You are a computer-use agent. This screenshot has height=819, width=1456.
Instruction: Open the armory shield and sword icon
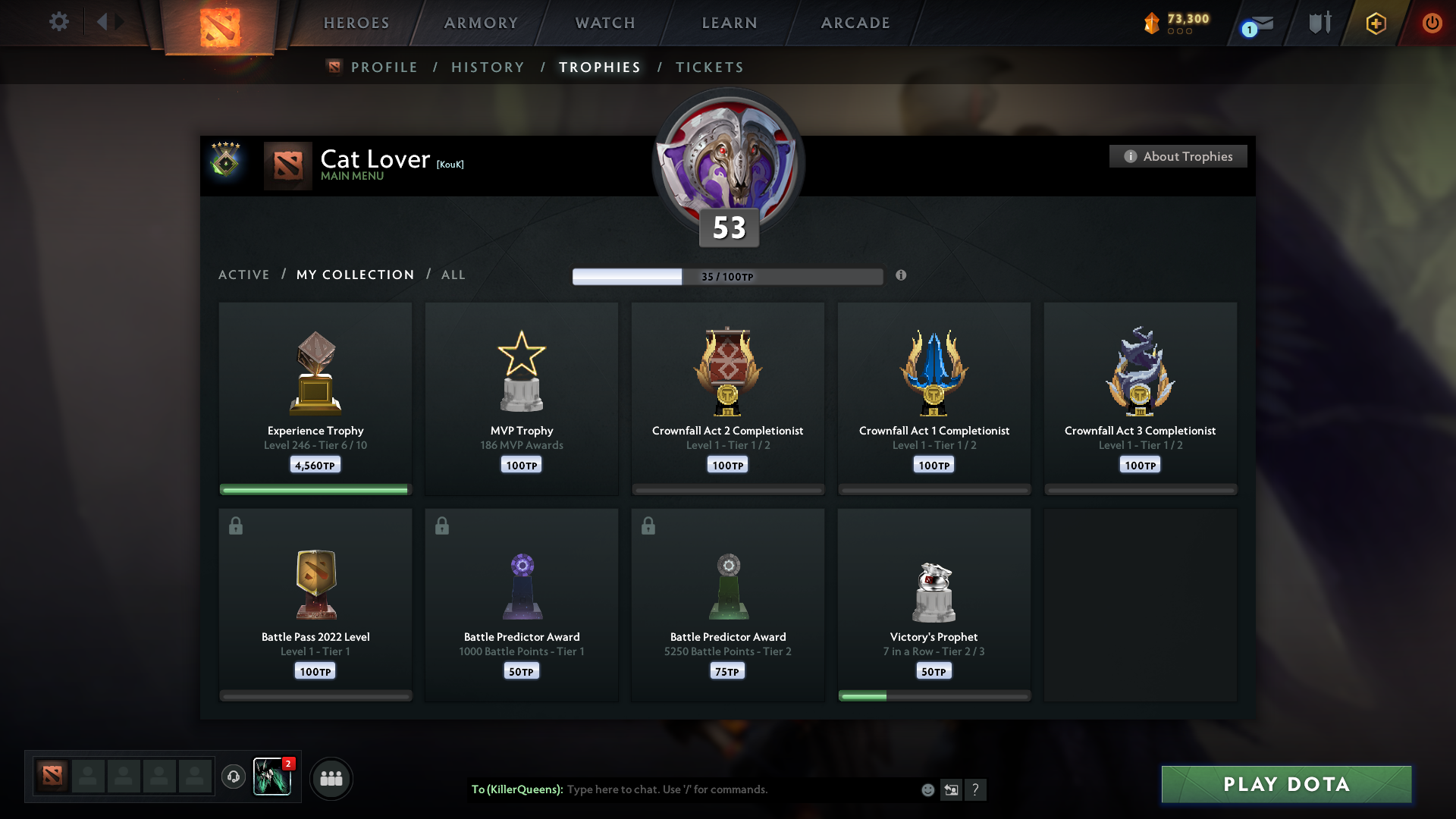pyautogui.click(x=1318, y=22)
